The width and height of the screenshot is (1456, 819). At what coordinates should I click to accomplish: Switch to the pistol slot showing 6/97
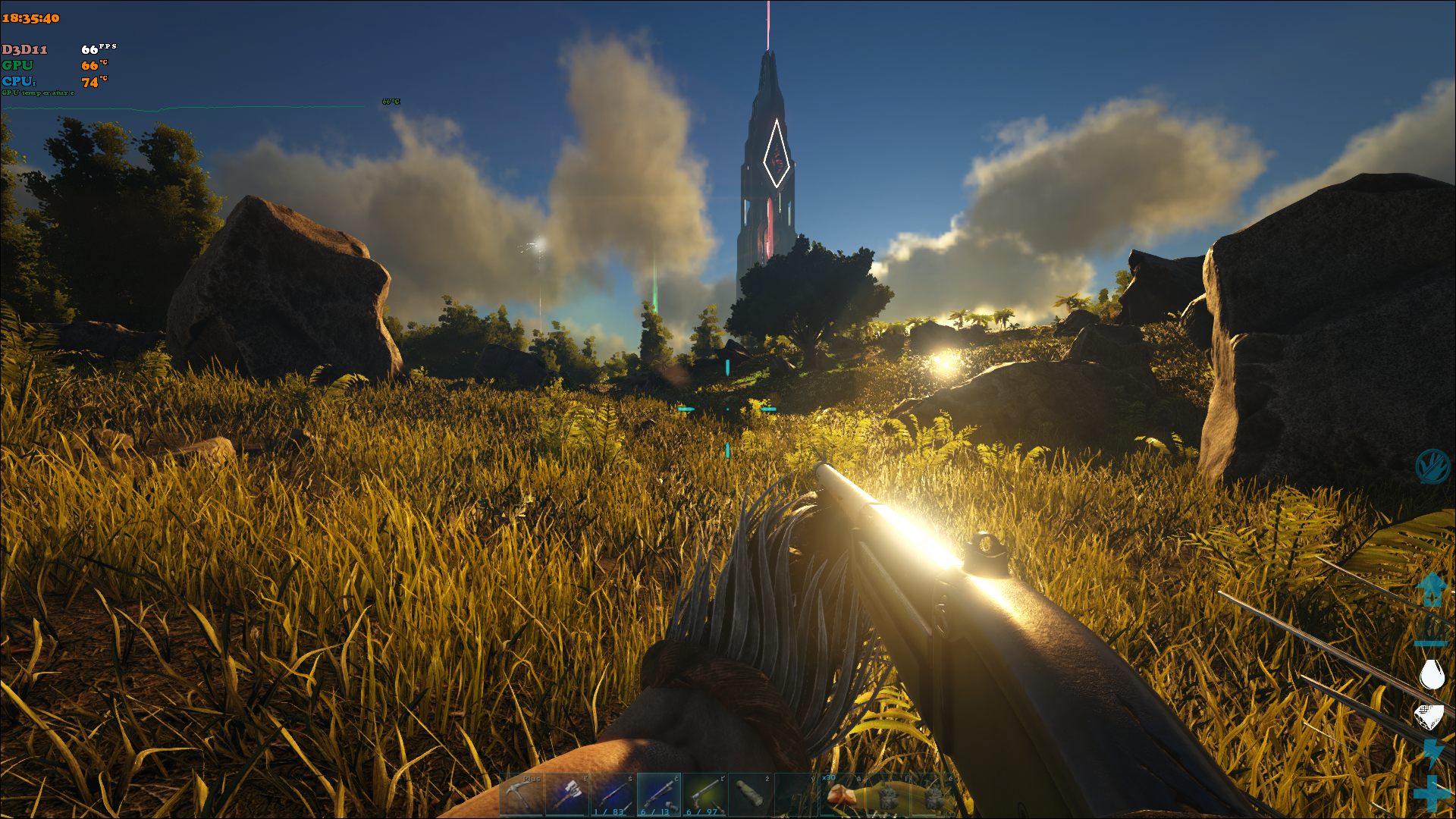click(x=704, y=795)
